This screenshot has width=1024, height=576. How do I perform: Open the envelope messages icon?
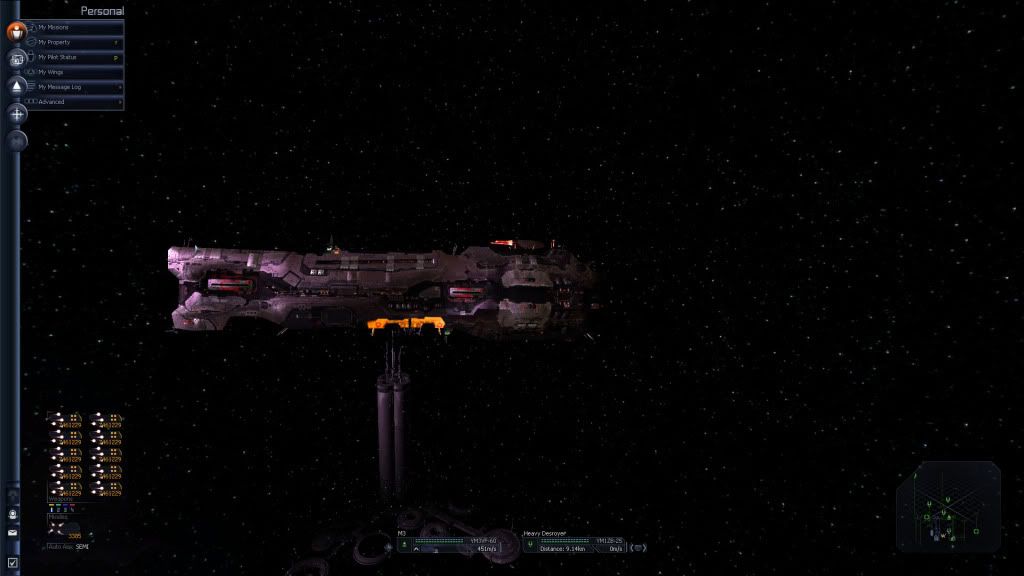coord(13,533)
